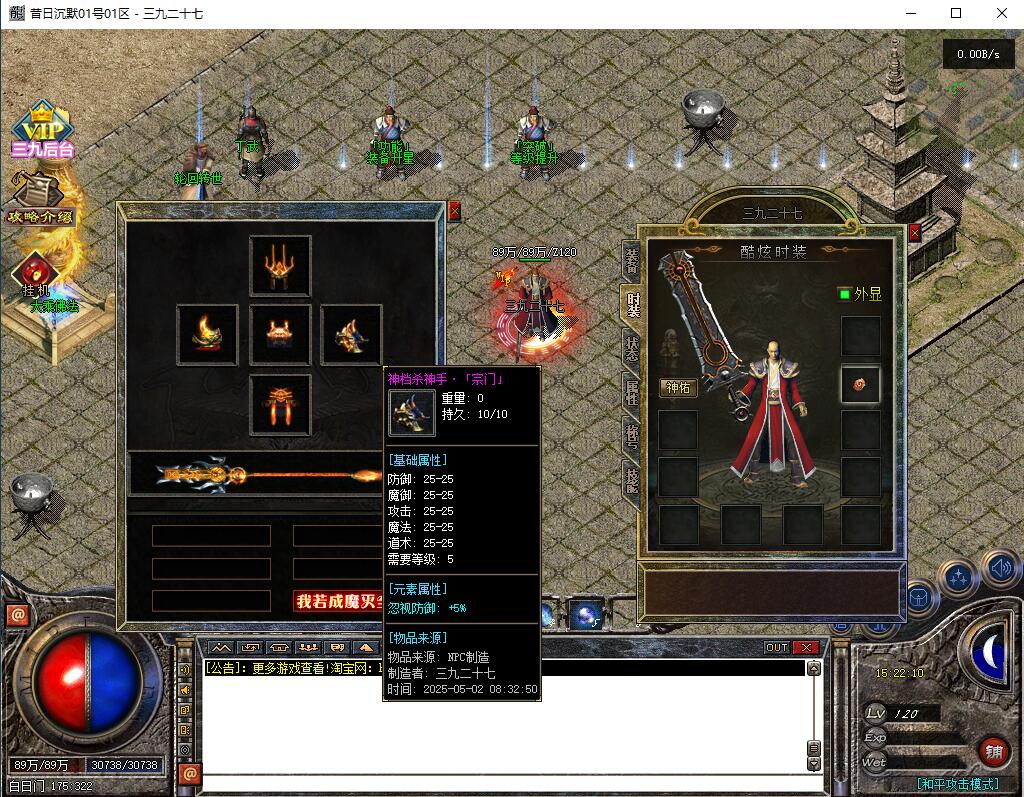Select the center orange chest-armor slot
The height and width of the screenshot is (797, 1024).
[x=280, y=335]
